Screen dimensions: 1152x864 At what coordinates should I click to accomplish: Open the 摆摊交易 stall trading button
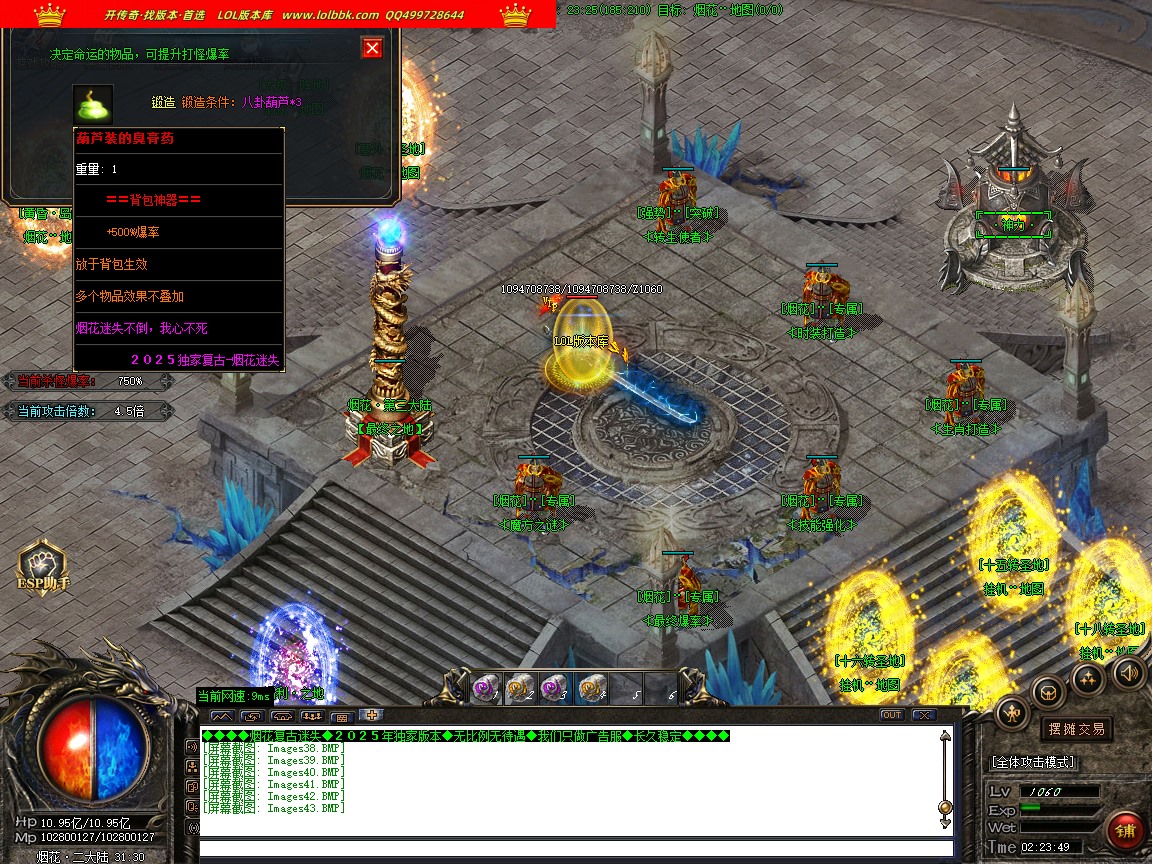(1076, 729)
